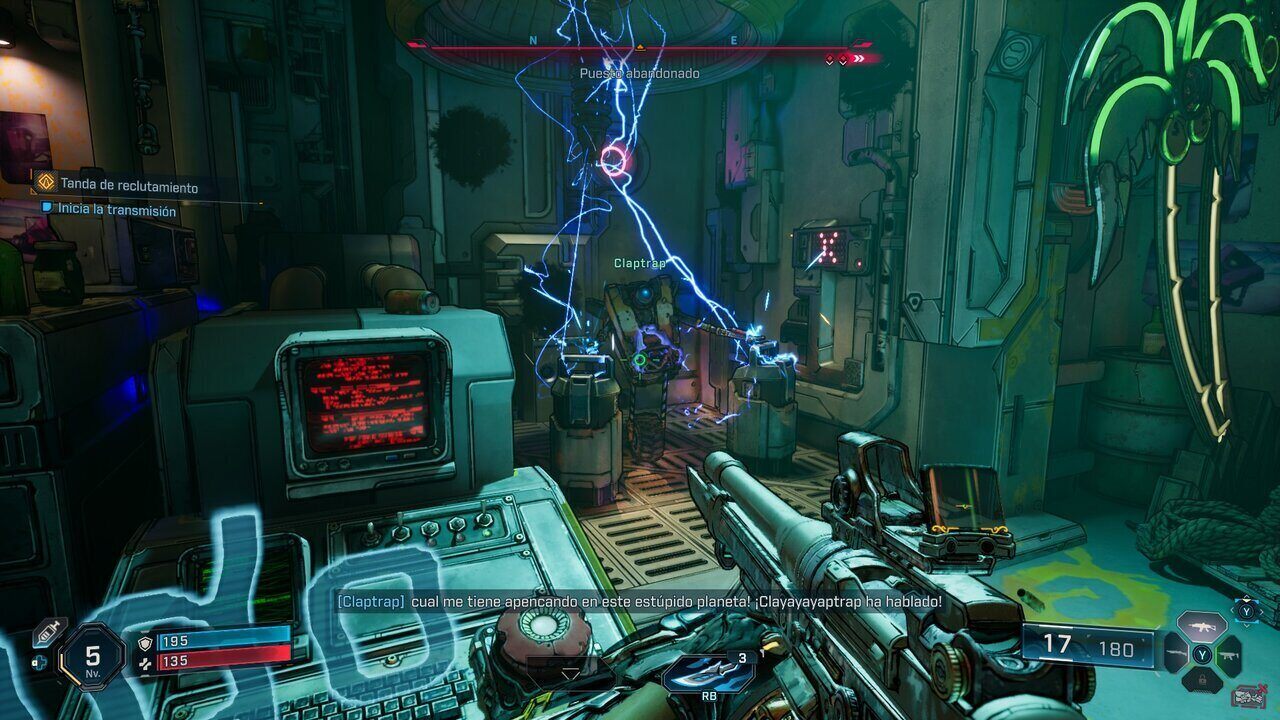
Task: Open the Tanda de reclutamiento quest tracker
Action: click(128, 185)
